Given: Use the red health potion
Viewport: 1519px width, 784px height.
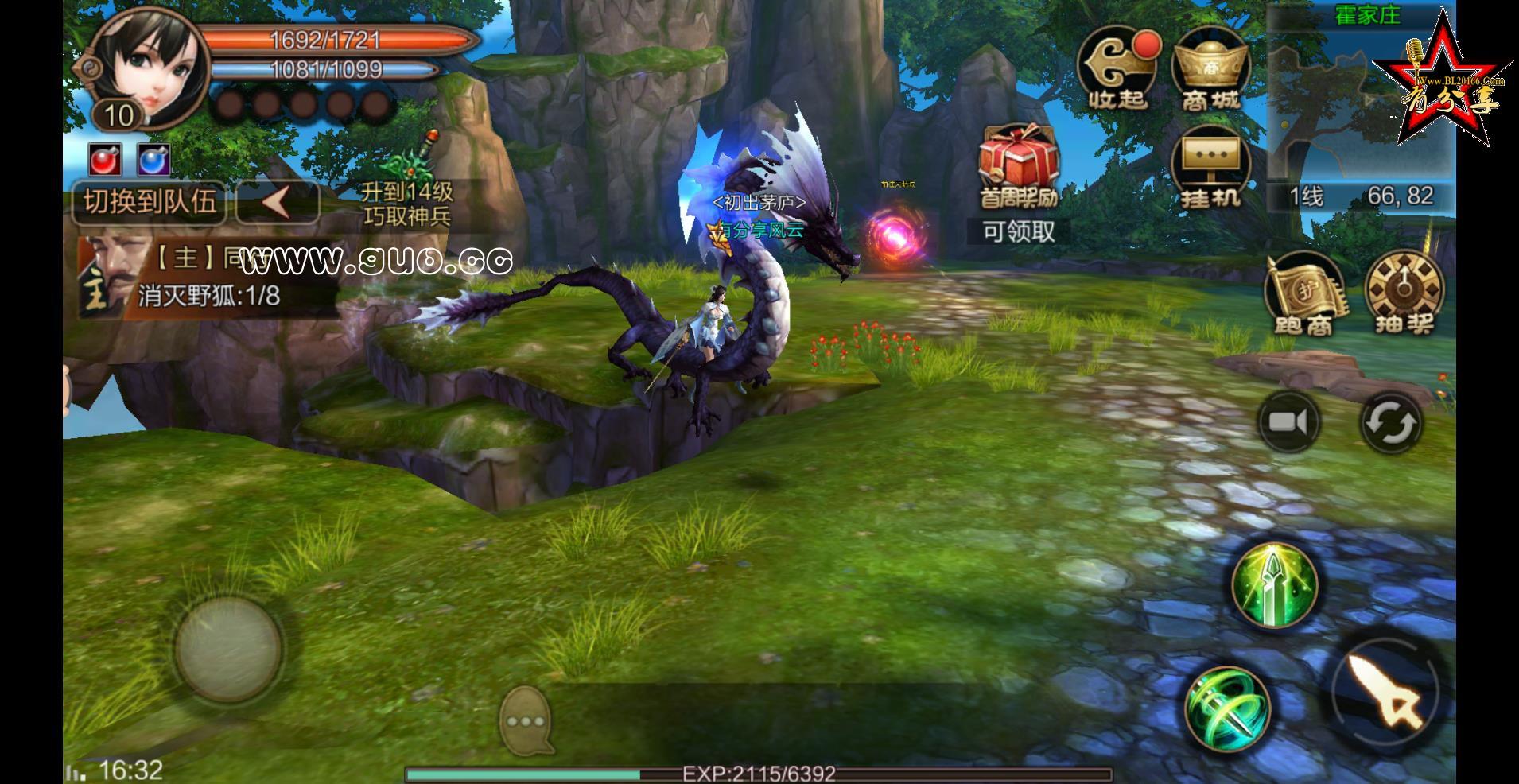Looking at the screenshot, I should 104,160.
